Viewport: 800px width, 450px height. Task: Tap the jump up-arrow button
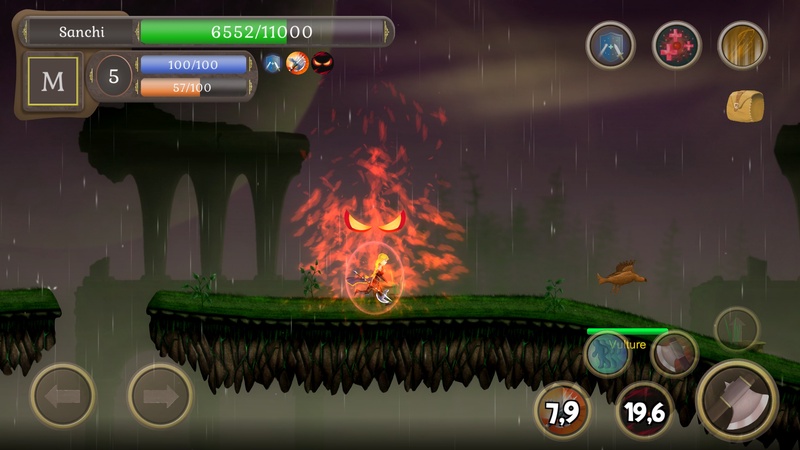pyautogui.click(x=737, y=329)
